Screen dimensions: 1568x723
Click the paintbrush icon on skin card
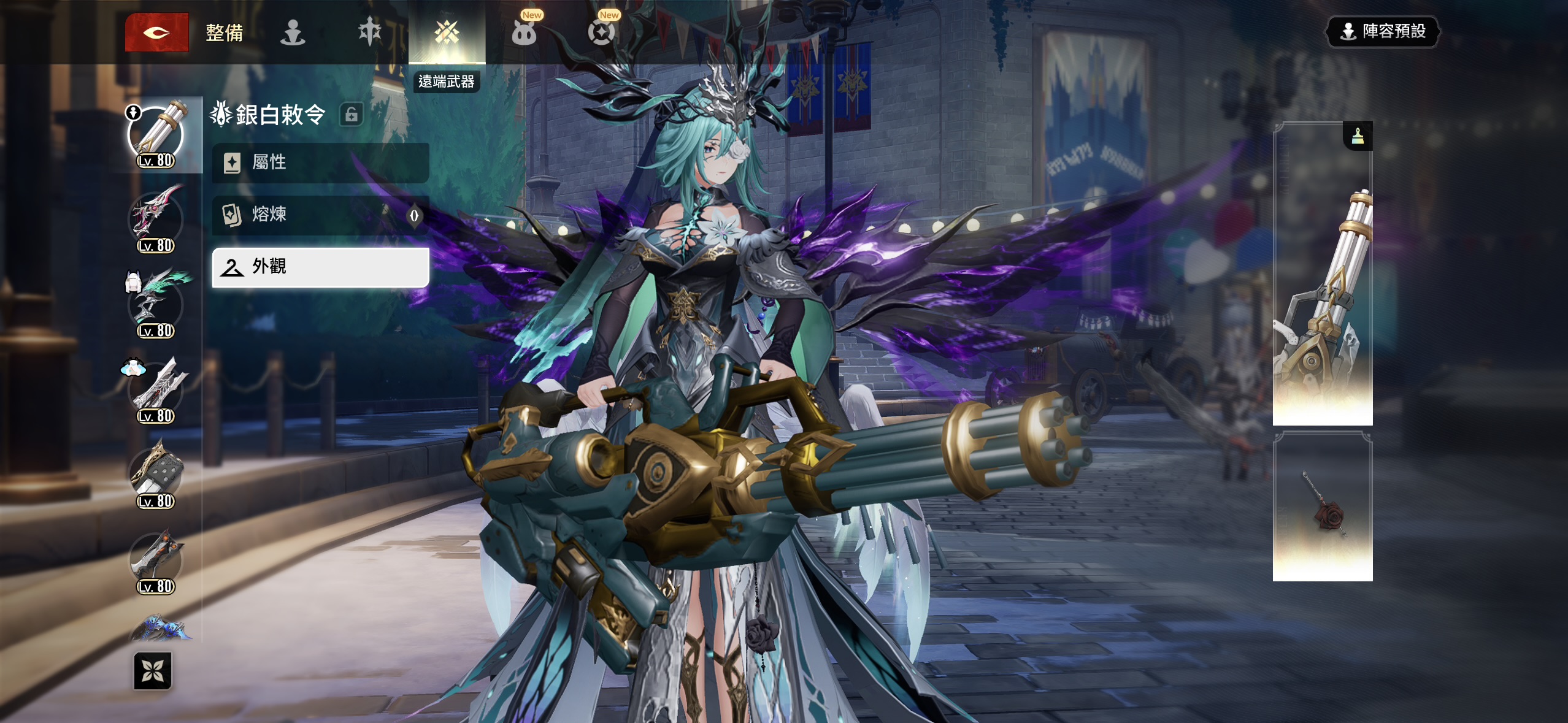(x=1358, y=136)
